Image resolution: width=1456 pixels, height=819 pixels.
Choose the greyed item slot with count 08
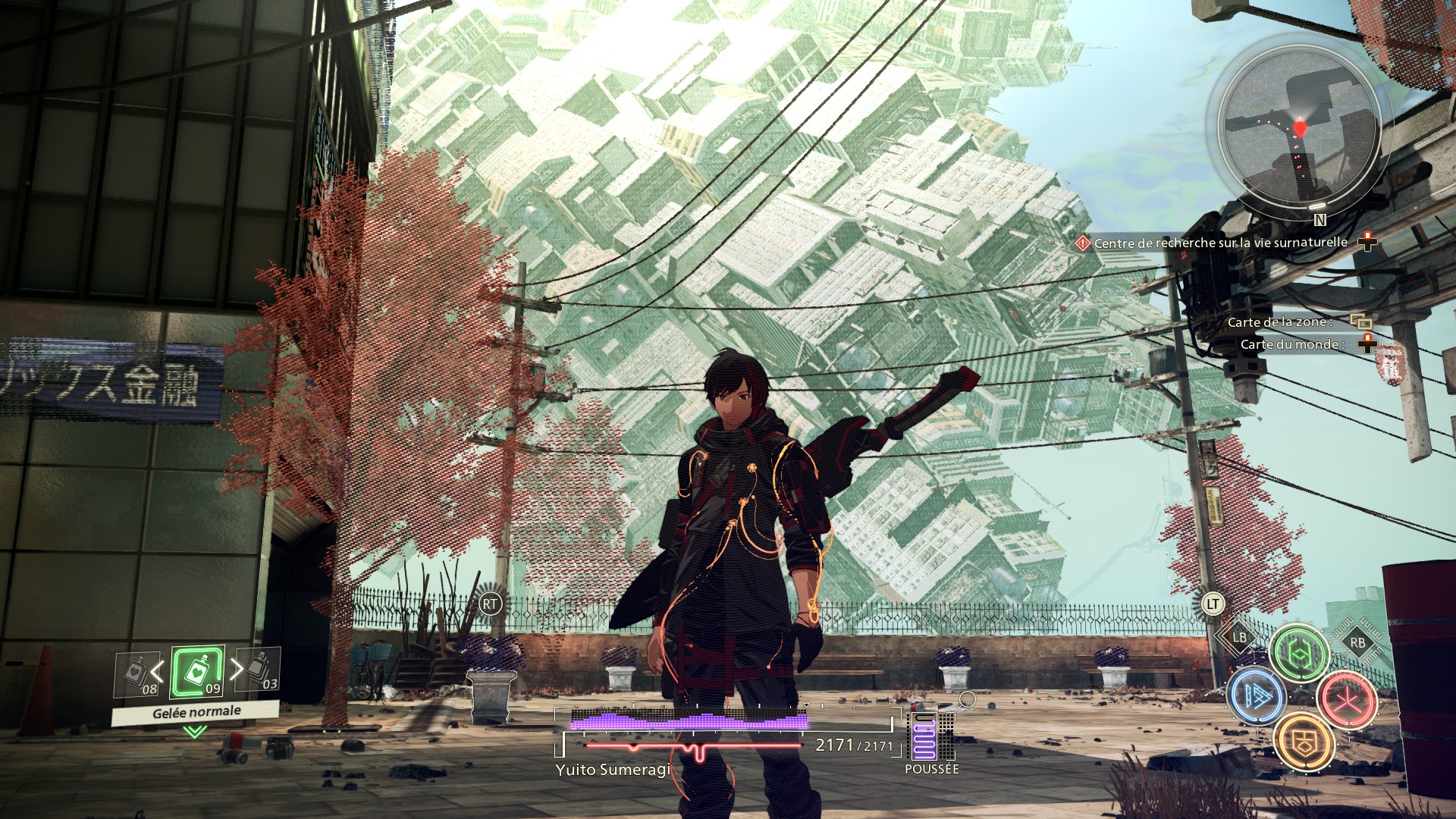pos(137,673)
